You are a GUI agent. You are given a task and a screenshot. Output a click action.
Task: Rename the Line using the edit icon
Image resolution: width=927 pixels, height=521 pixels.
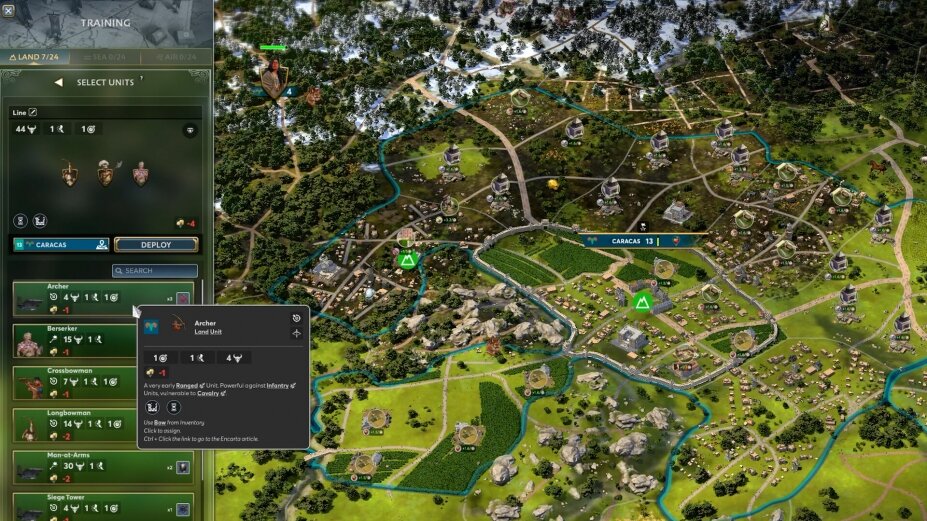(x=32, y=112)
